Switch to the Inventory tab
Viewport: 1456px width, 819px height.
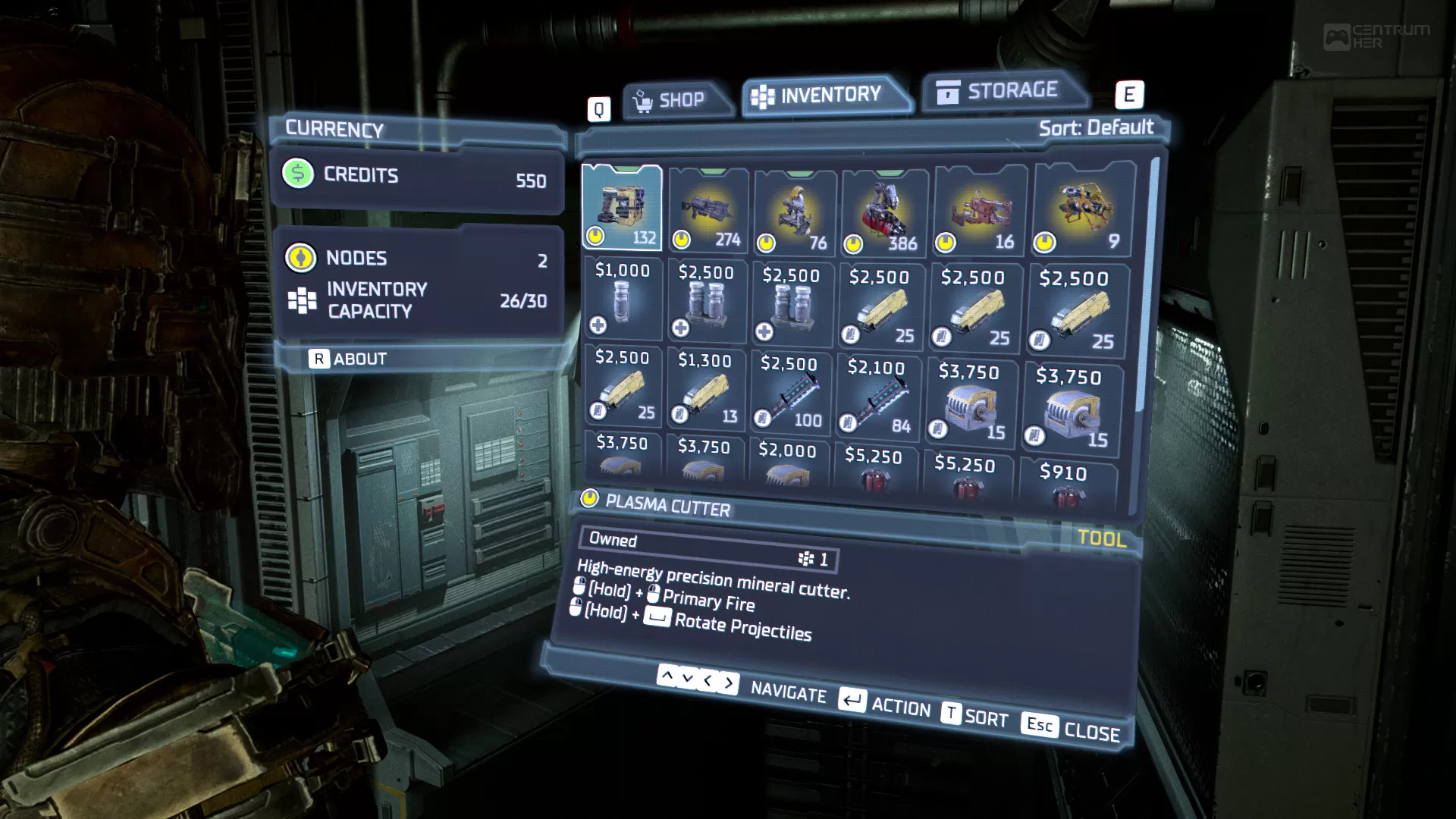(827, 93)
